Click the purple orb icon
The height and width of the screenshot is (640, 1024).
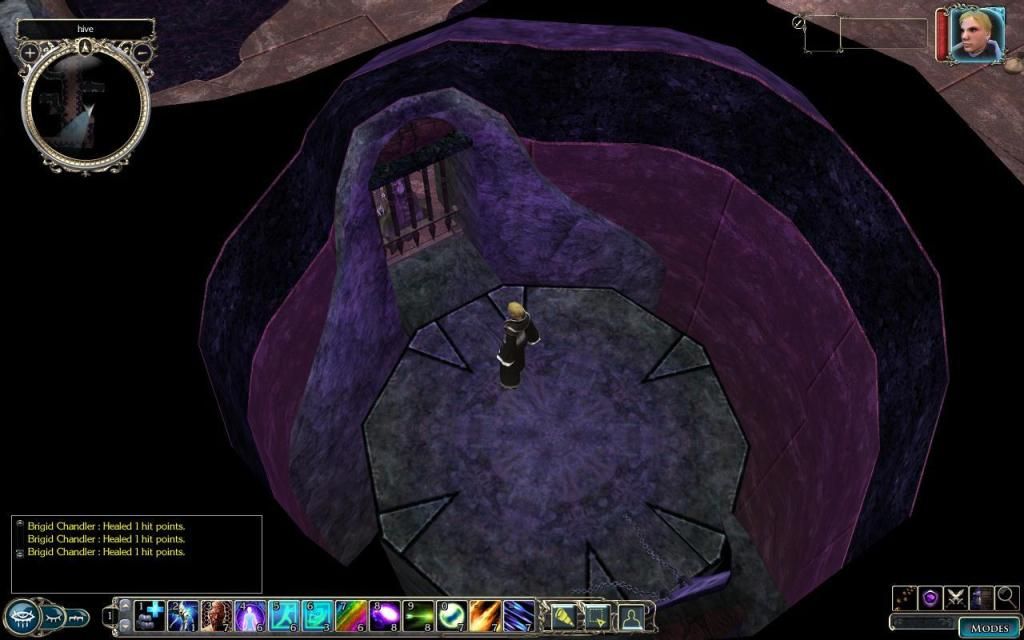click(x=930, y=598)
